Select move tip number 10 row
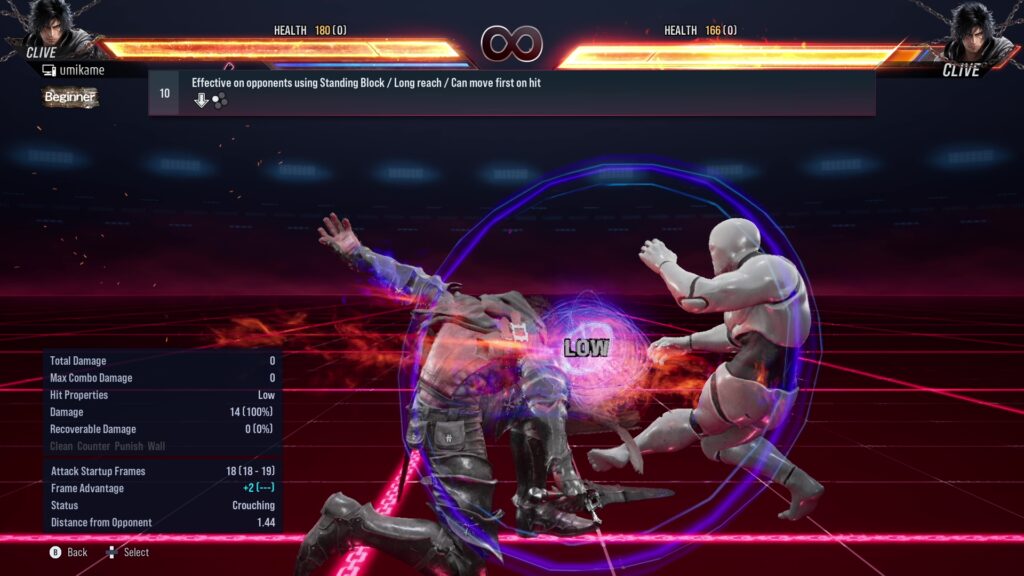 pos(511,92)
